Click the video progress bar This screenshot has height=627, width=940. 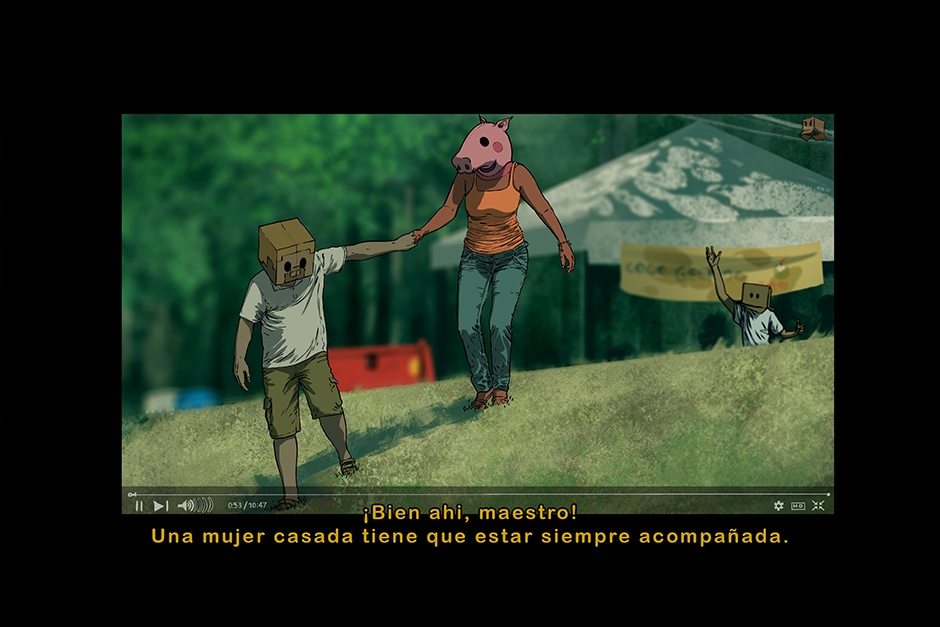pyautogui.click(x=480, y=494)
